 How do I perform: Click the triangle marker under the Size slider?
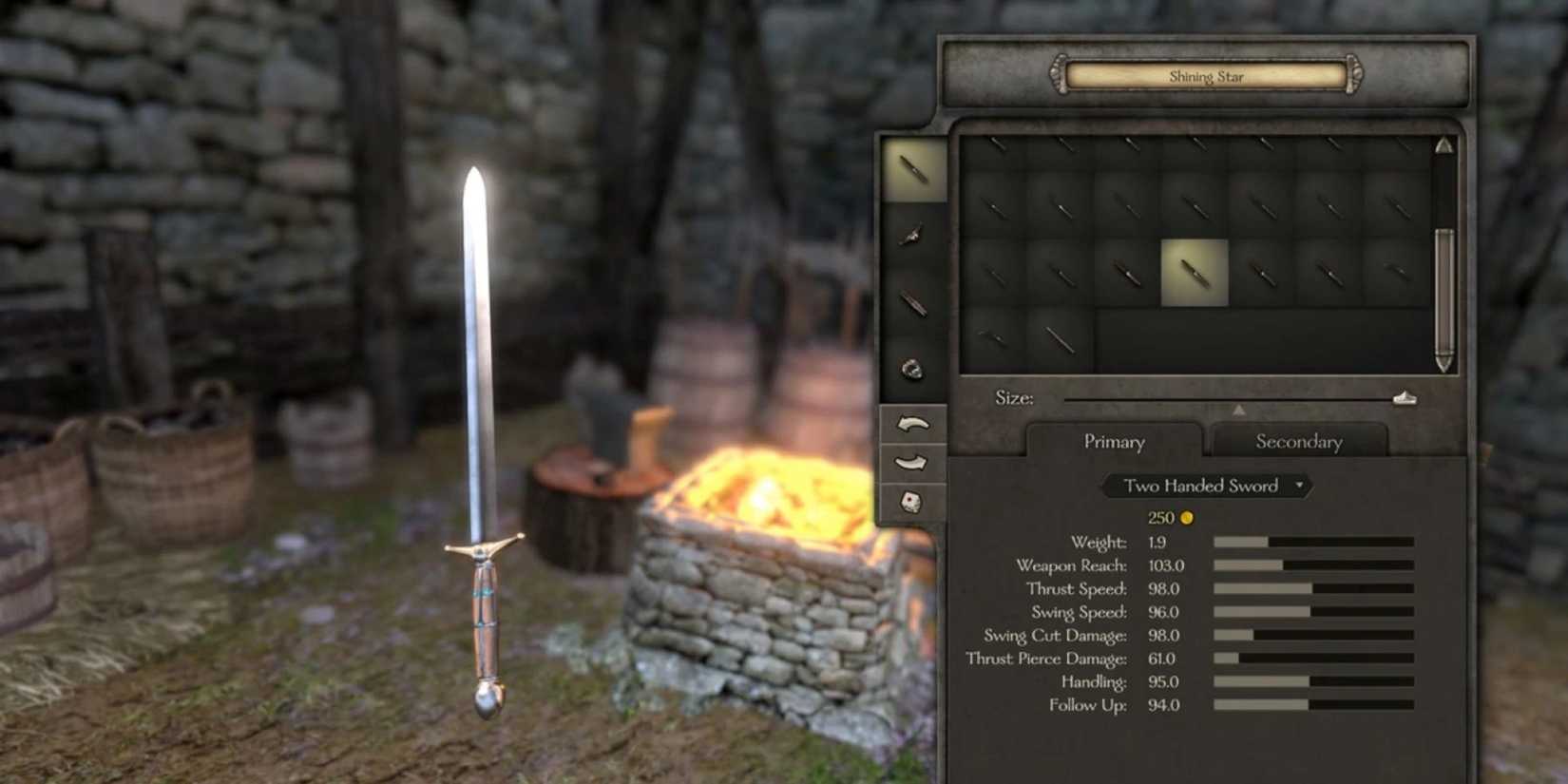pyautogui.click(x=1240, y=410)
